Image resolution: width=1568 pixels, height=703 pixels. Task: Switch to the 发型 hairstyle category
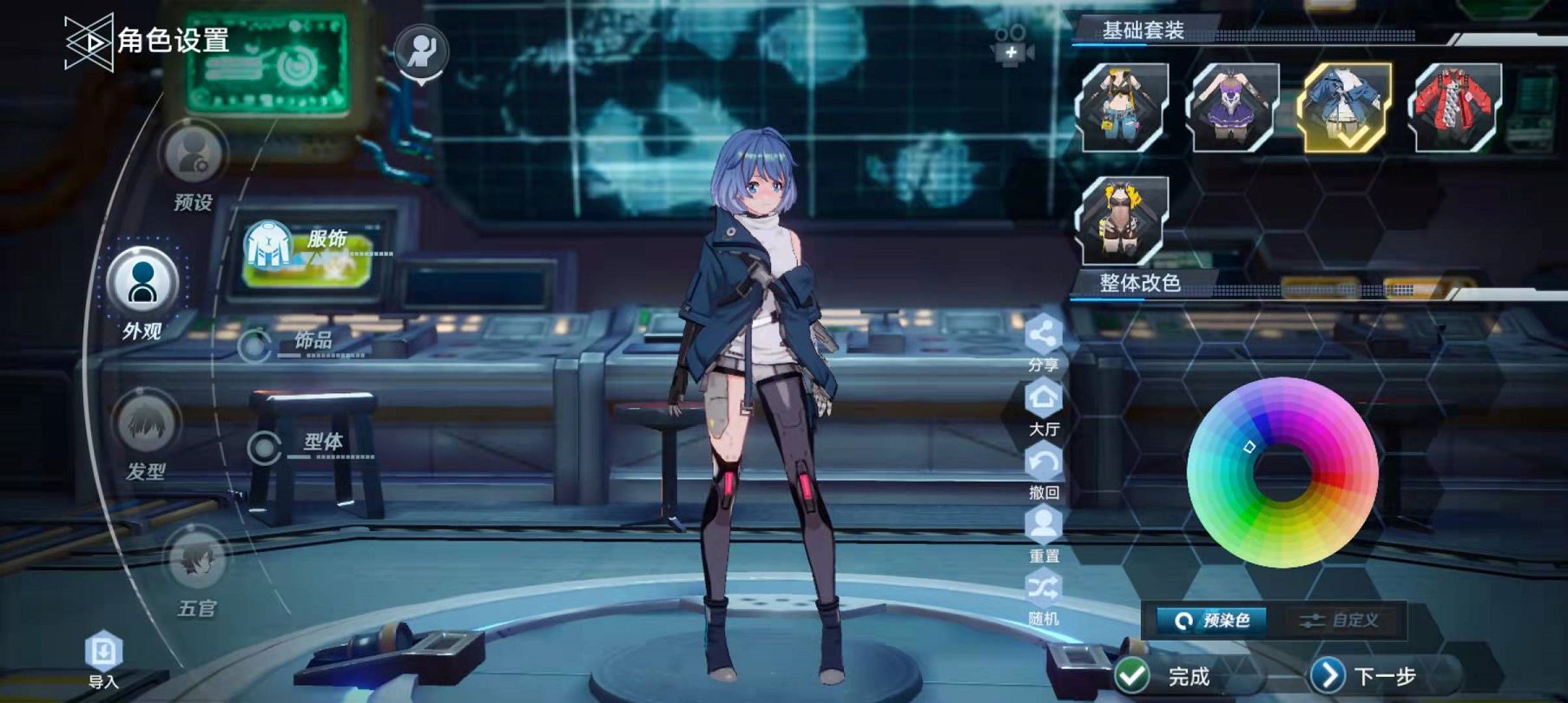(147, 424)
